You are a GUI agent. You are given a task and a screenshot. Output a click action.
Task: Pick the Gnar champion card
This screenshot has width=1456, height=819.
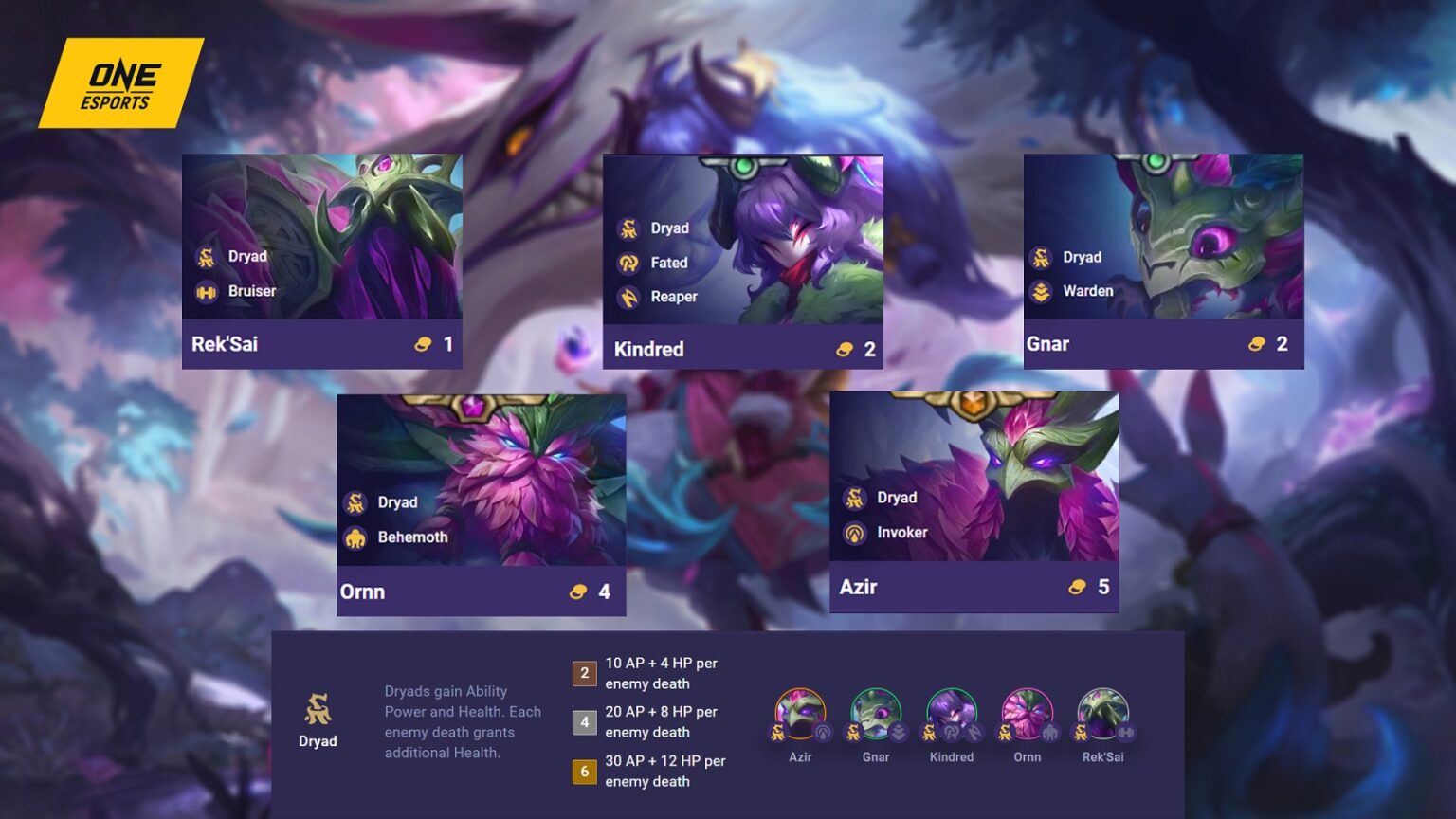pos(1163,261)
